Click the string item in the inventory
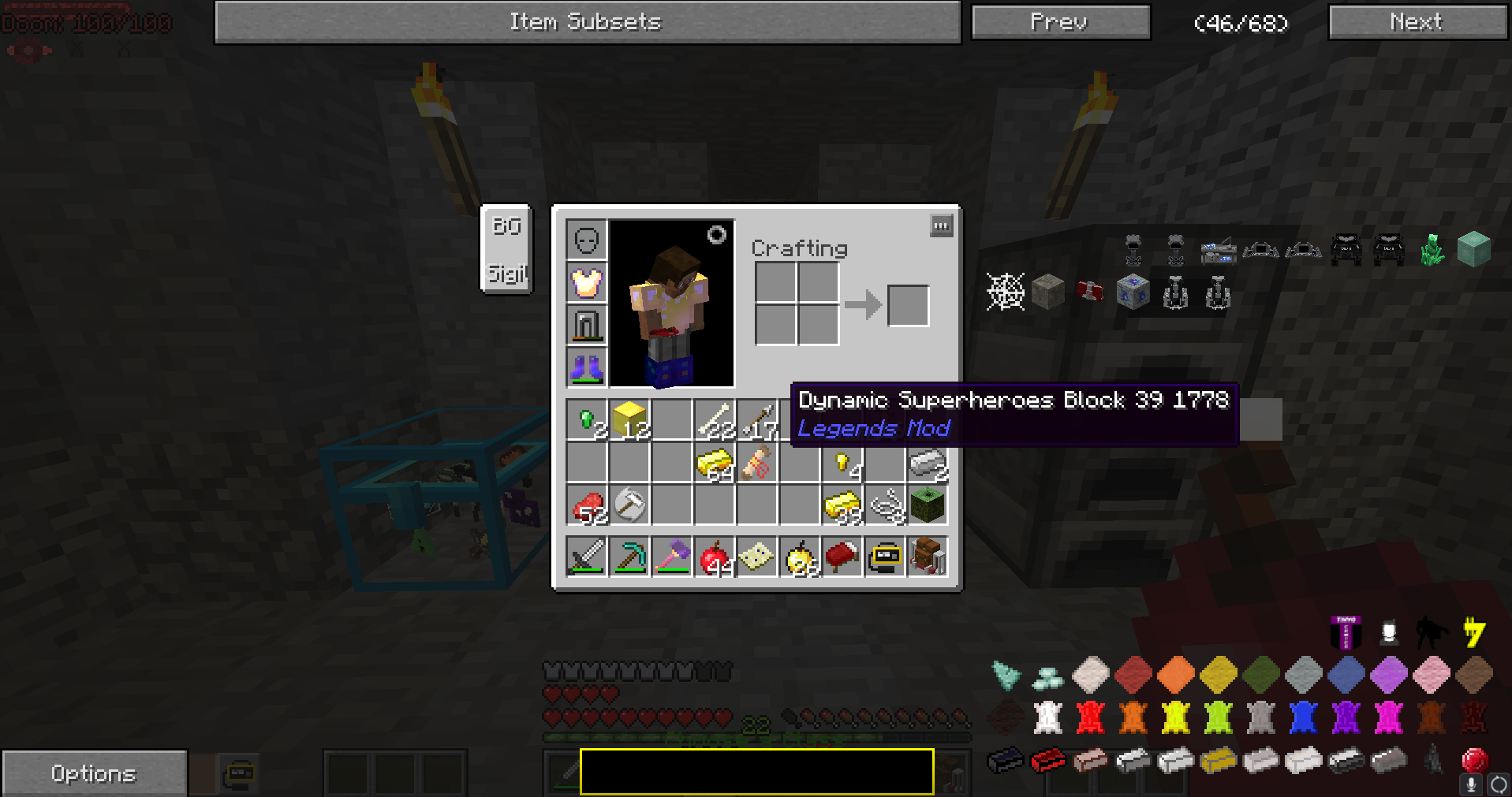The height and width of the screenshot is (797, 1512). pos(884,505)
